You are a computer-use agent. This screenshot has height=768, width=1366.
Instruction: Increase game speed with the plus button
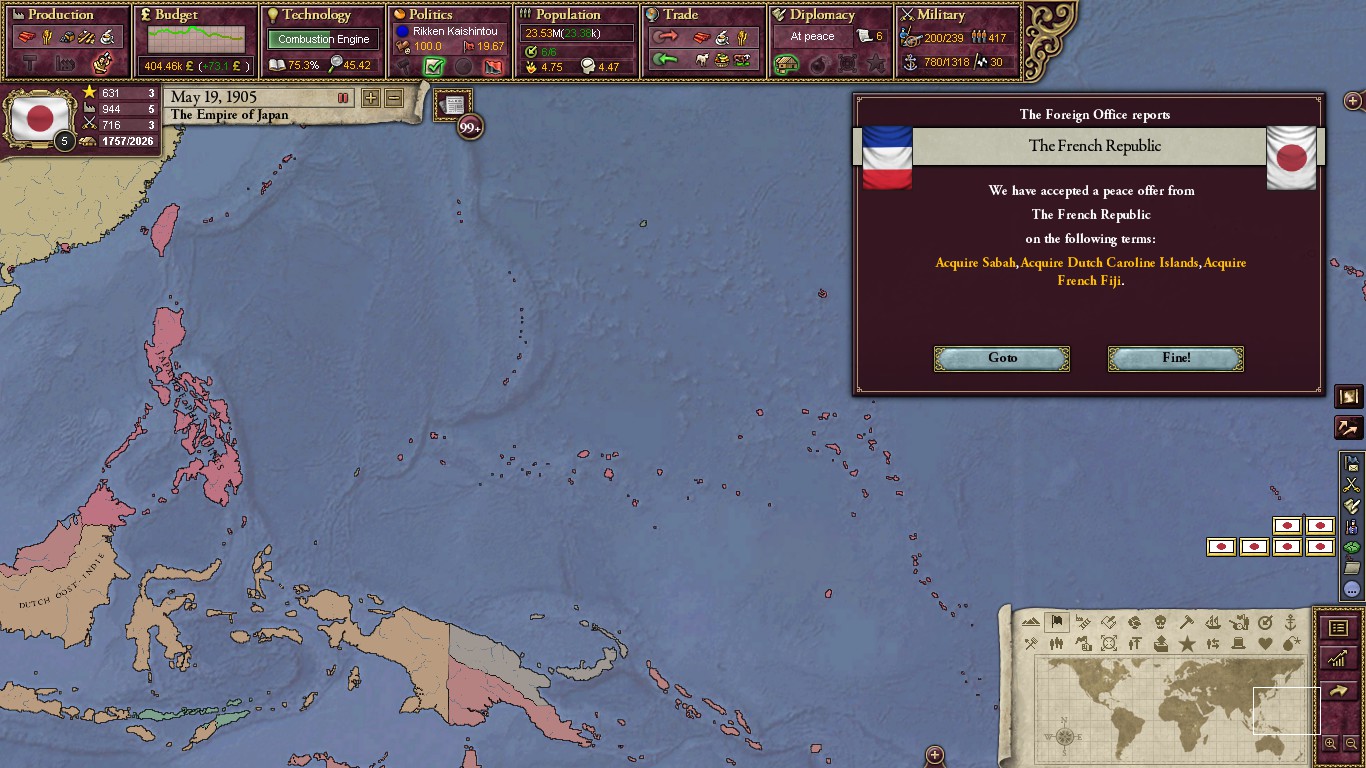[x=370, y=98]
